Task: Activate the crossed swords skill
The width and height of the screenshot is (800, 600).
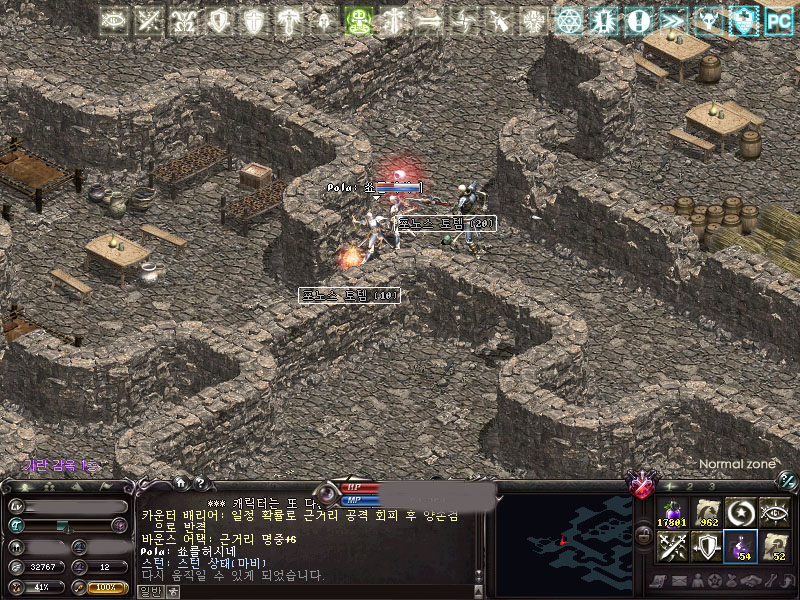Action: pos(672,546)
